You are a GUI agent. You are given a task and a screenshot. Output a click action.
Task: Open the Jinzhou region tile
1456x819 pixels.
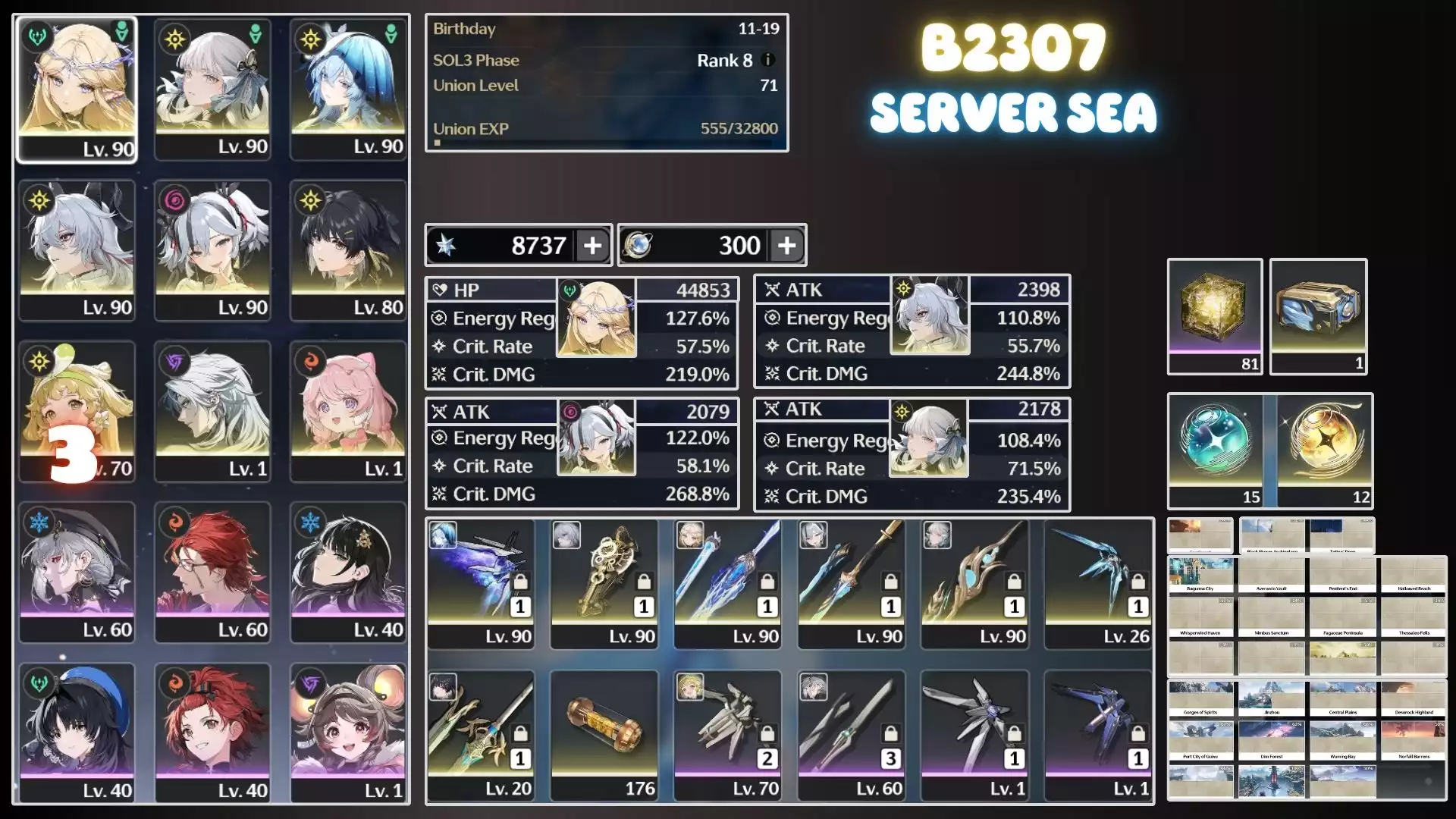pyautogui.click(x=1272, y=699)
